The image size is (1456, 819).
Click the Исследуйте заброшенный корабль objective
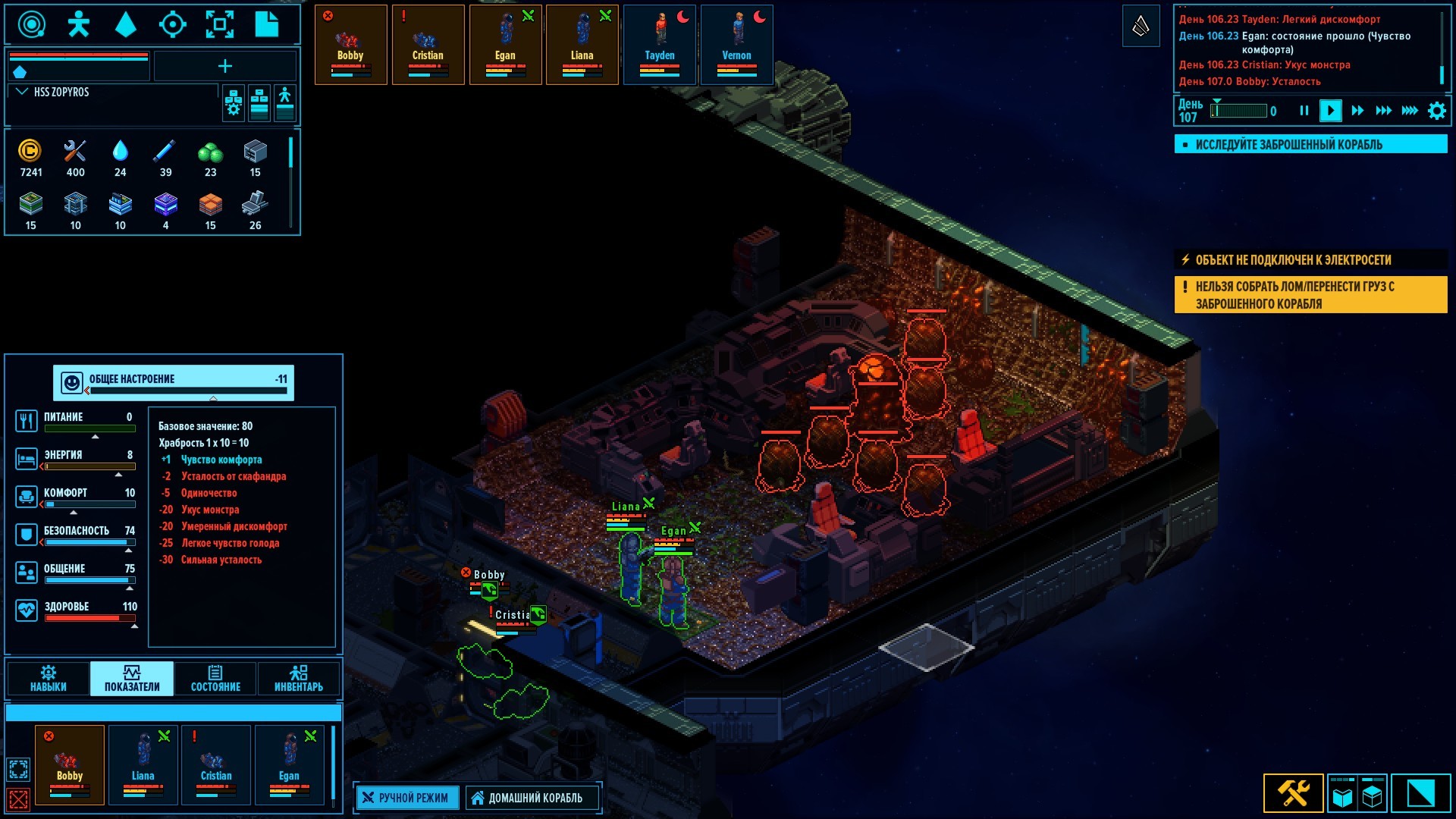click(1310, 144)
